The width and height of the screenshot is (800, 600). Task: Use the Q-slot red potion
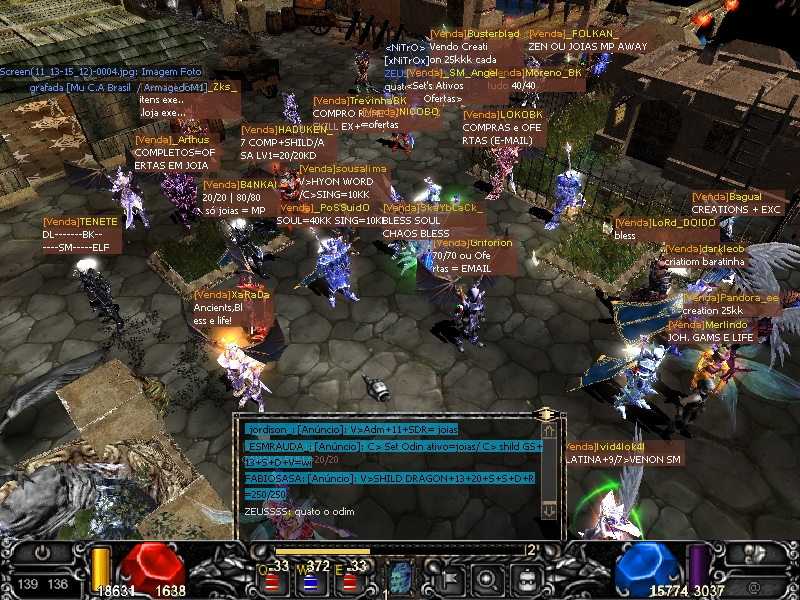pos(272,579)
